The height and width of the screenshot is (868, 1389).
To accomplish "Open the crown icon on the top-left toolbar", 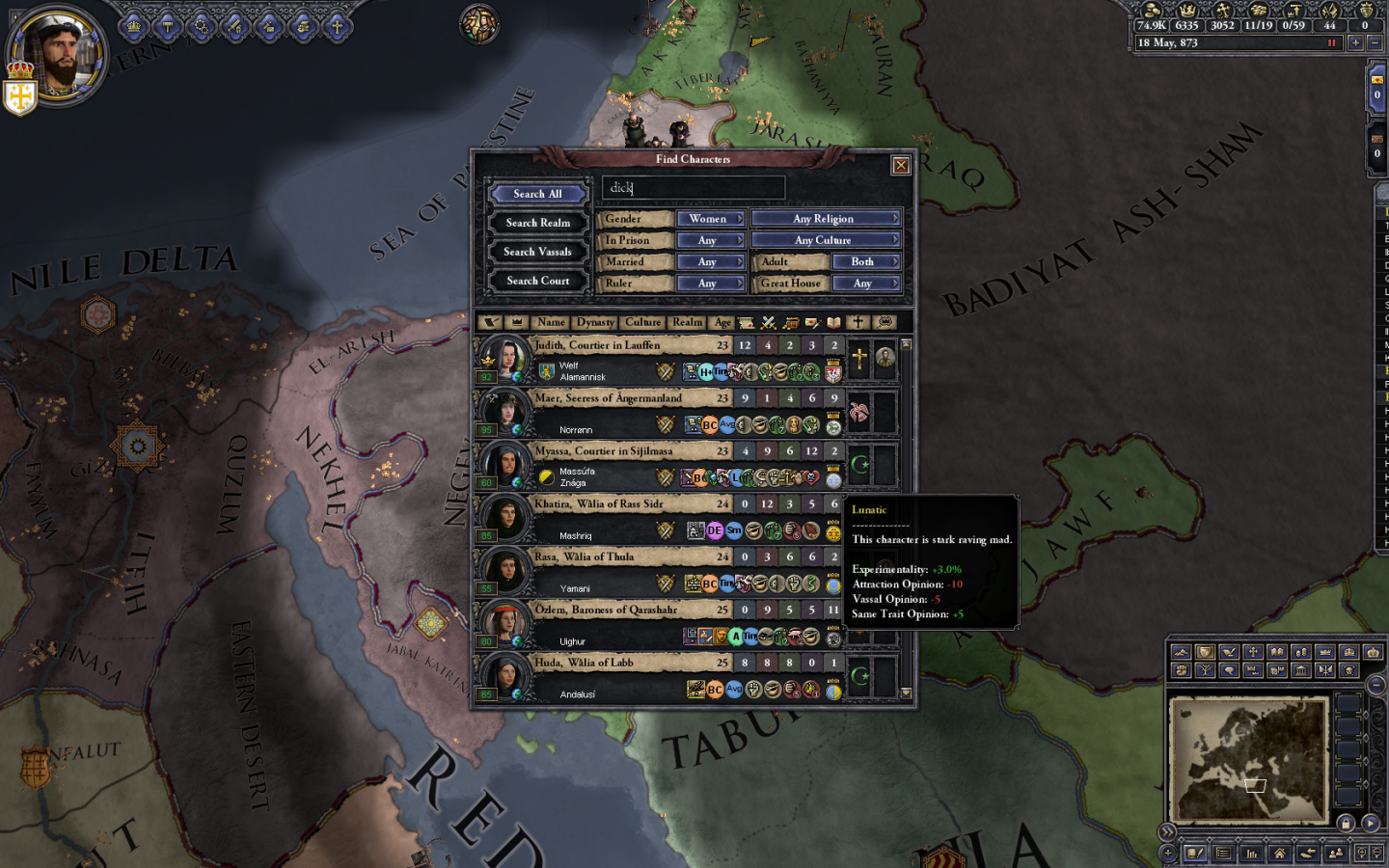I will coord(132,26).
